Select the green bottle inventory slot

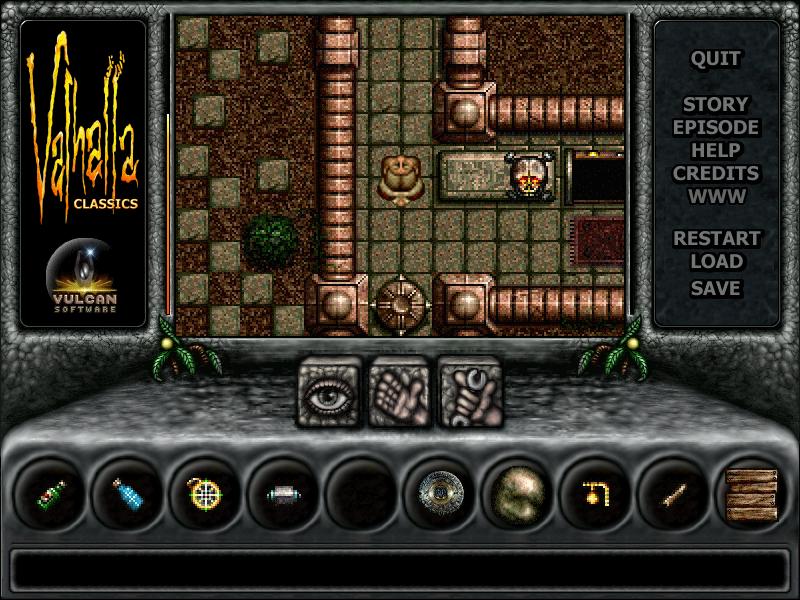[50, 493]
